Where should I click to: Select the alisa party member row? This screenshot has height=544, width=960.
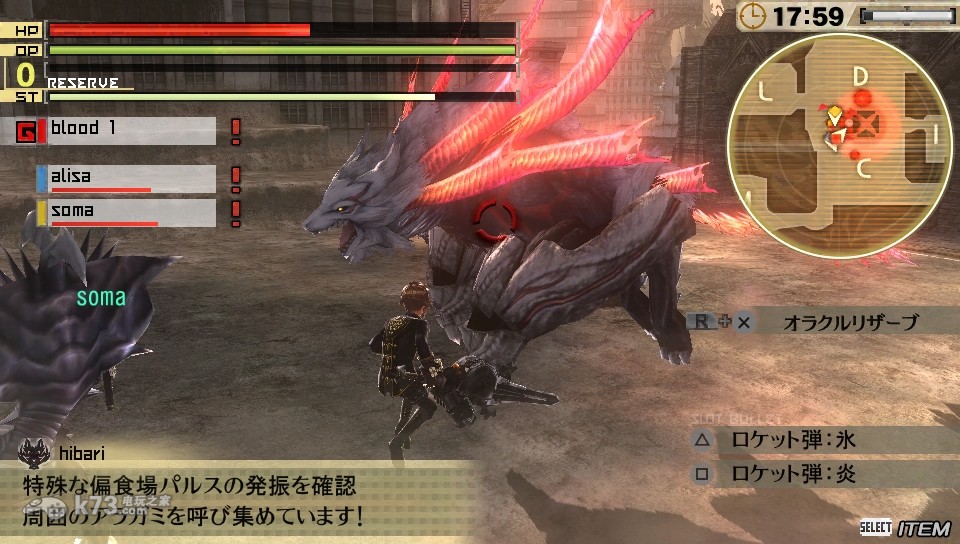pos(127,178)
